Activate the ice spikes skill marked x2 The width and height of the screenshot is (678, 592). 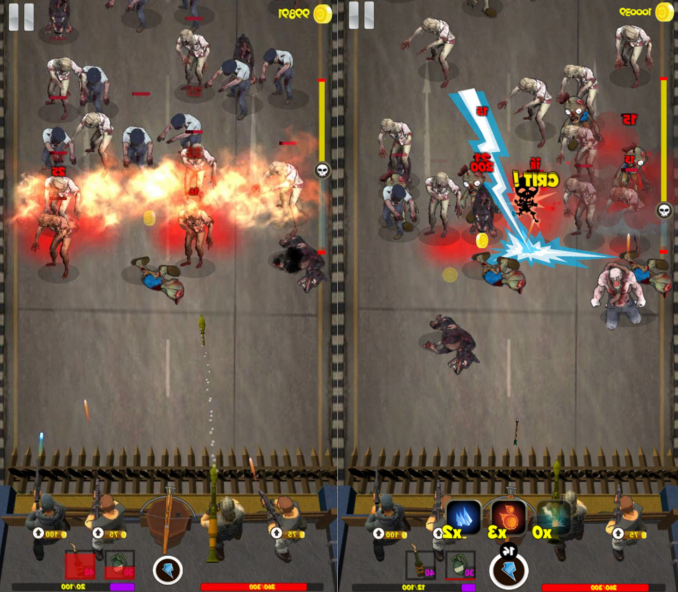[x=463, y=517]
